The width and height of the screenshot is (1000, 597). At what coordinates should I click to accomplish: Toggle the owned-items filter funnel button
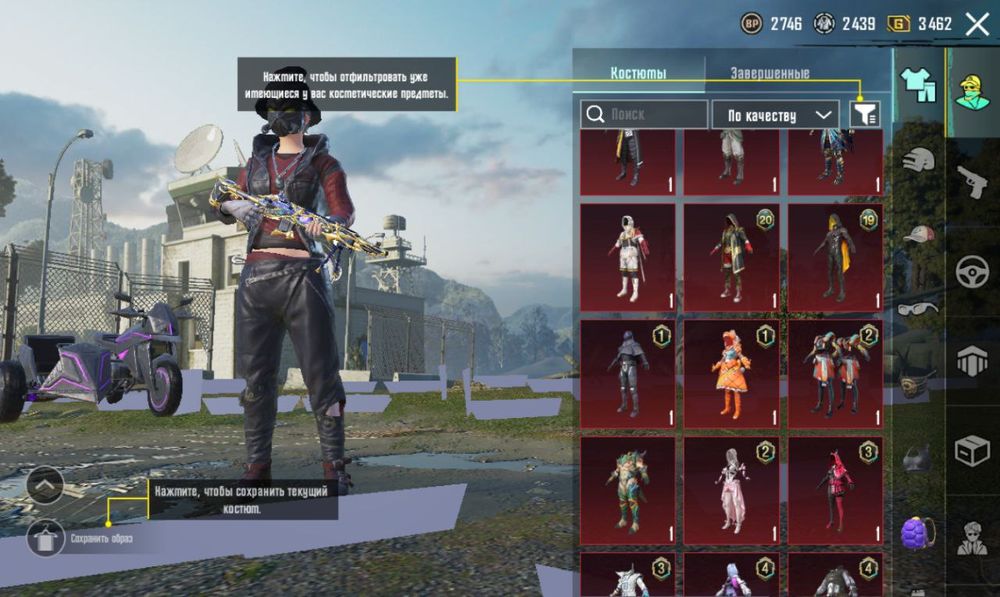pyautogui.click(x=865, y=115)
